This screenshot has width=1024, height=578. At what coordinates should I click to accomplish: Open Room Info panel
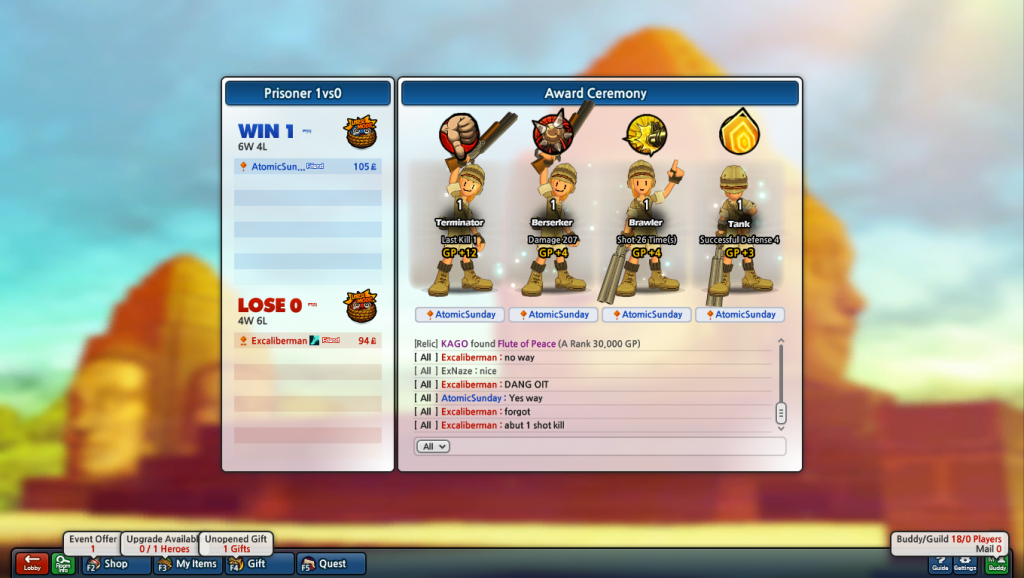64,564
